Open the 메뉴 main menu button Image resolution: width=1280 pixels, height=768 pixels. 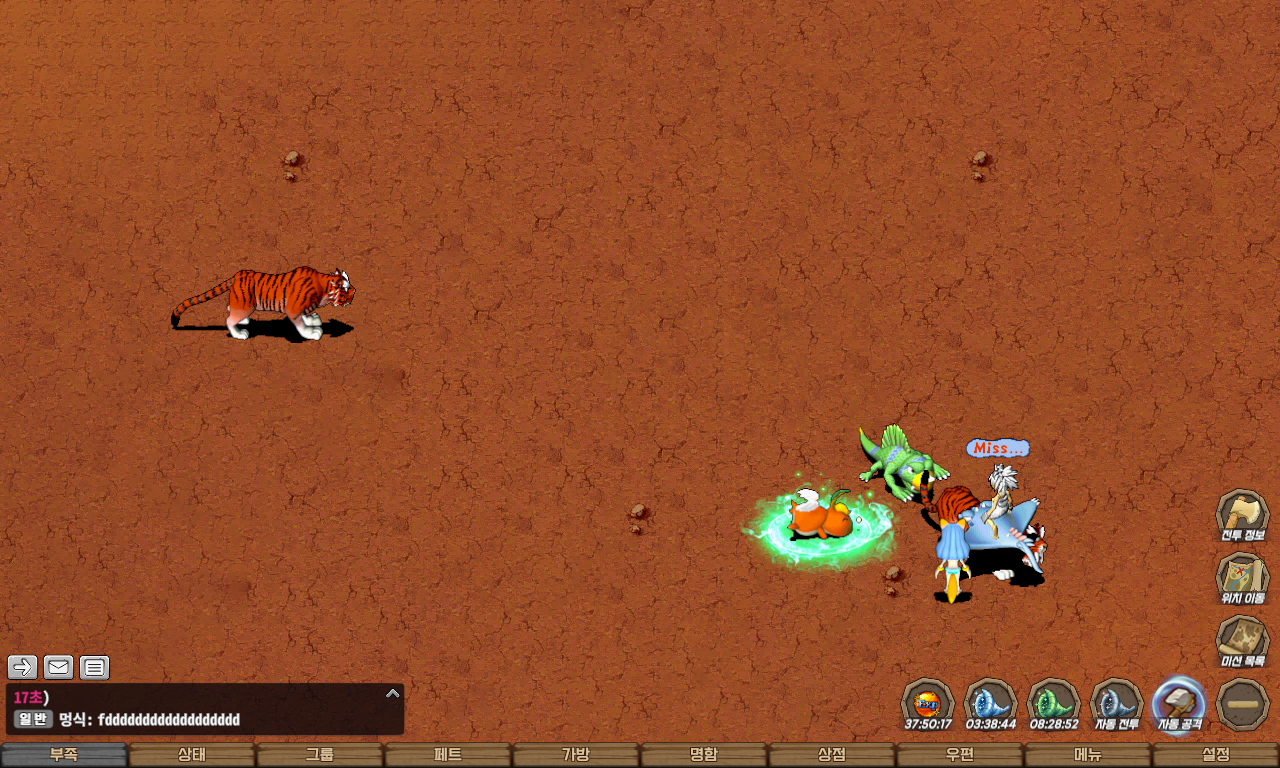[x=1088, y=755]
